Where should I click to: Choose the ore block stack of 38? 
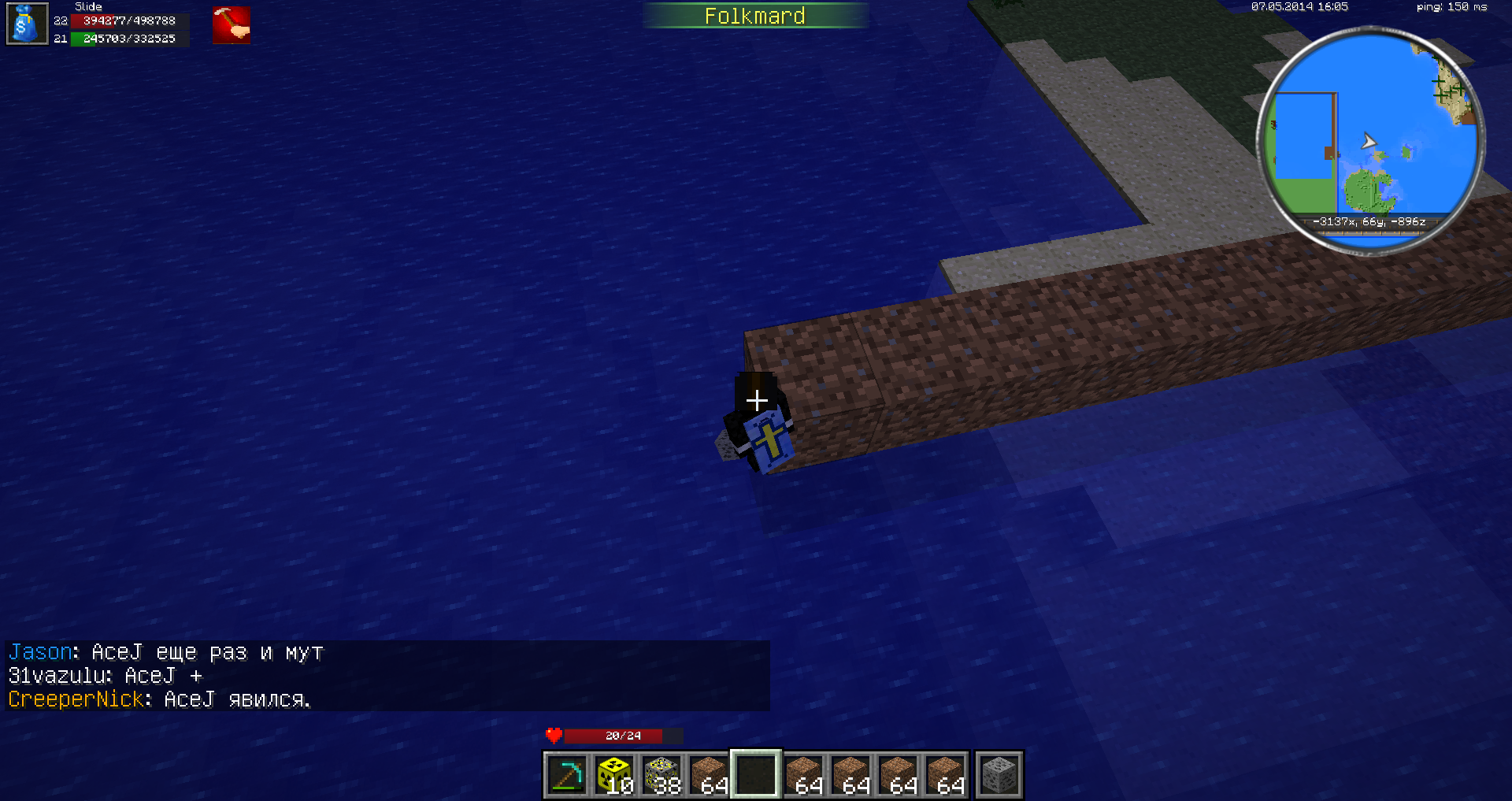click(x=661, y=774)
